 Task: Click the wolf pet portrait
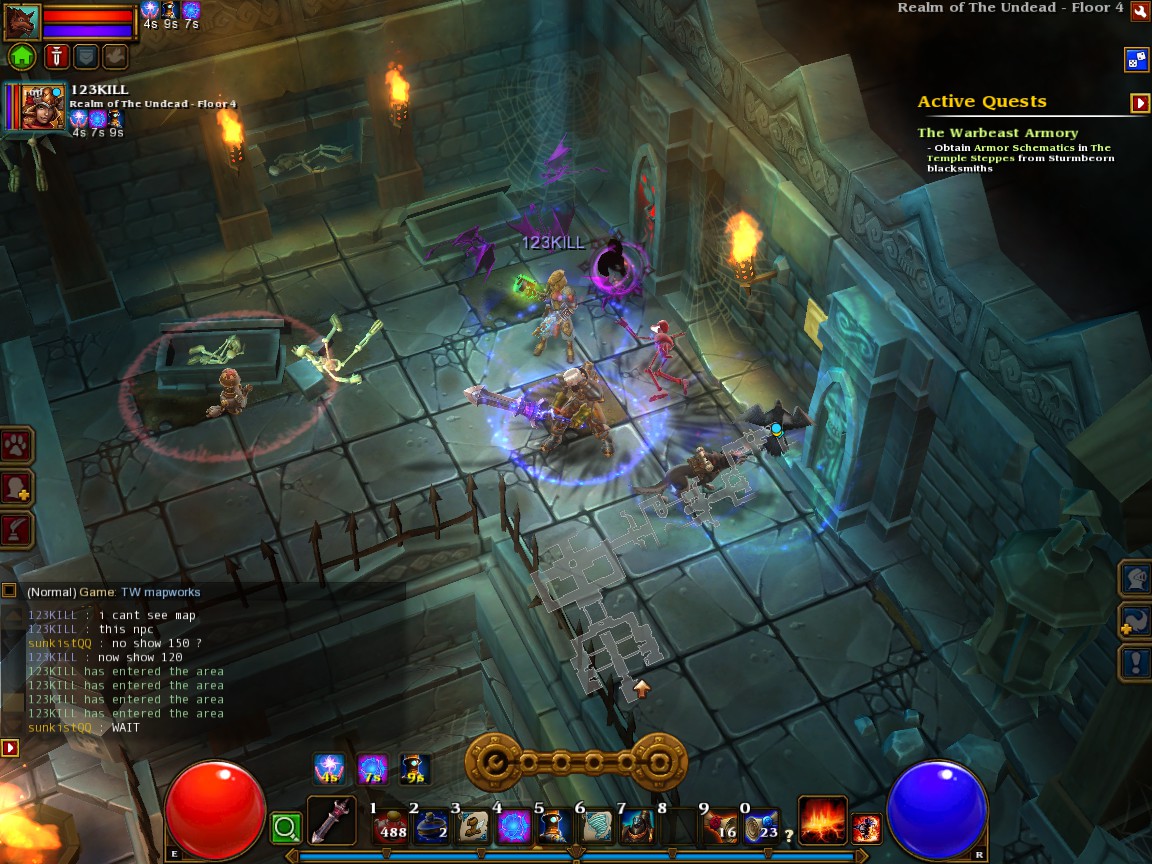tap(22, 22)
